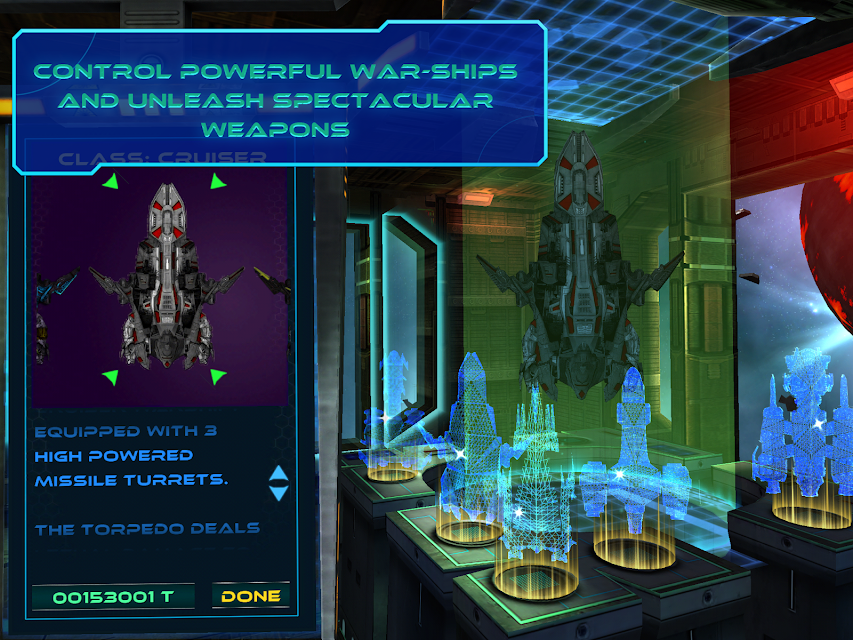Click the description scroll-up arrow
Viewport: 853px width, 640px height.
[279, 474]
